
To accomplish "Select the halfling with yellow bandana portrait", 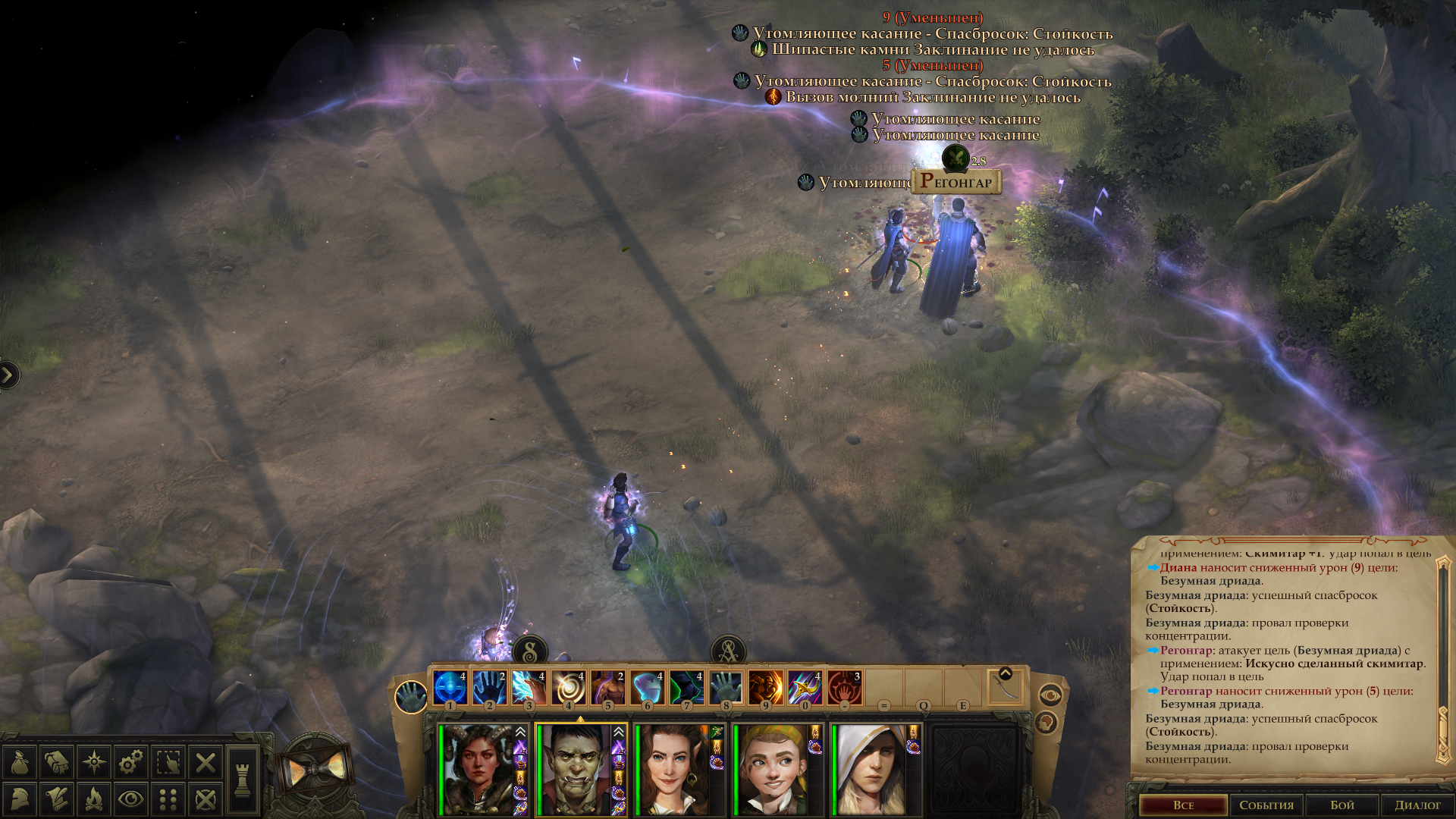I will (x=773, y=770).
